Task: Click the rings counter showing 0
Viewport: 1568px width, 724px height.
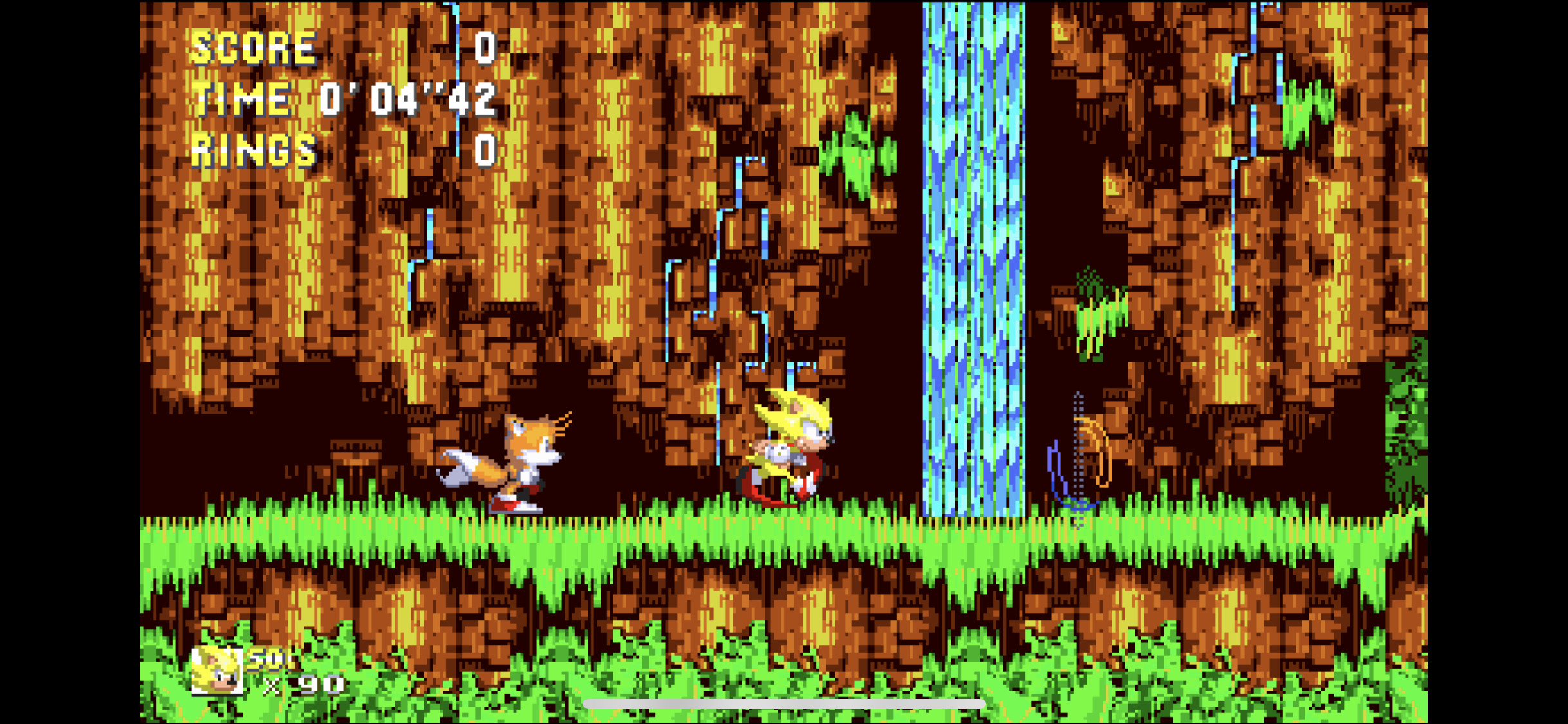Action: pyautogui.click(x=483, y=151)
